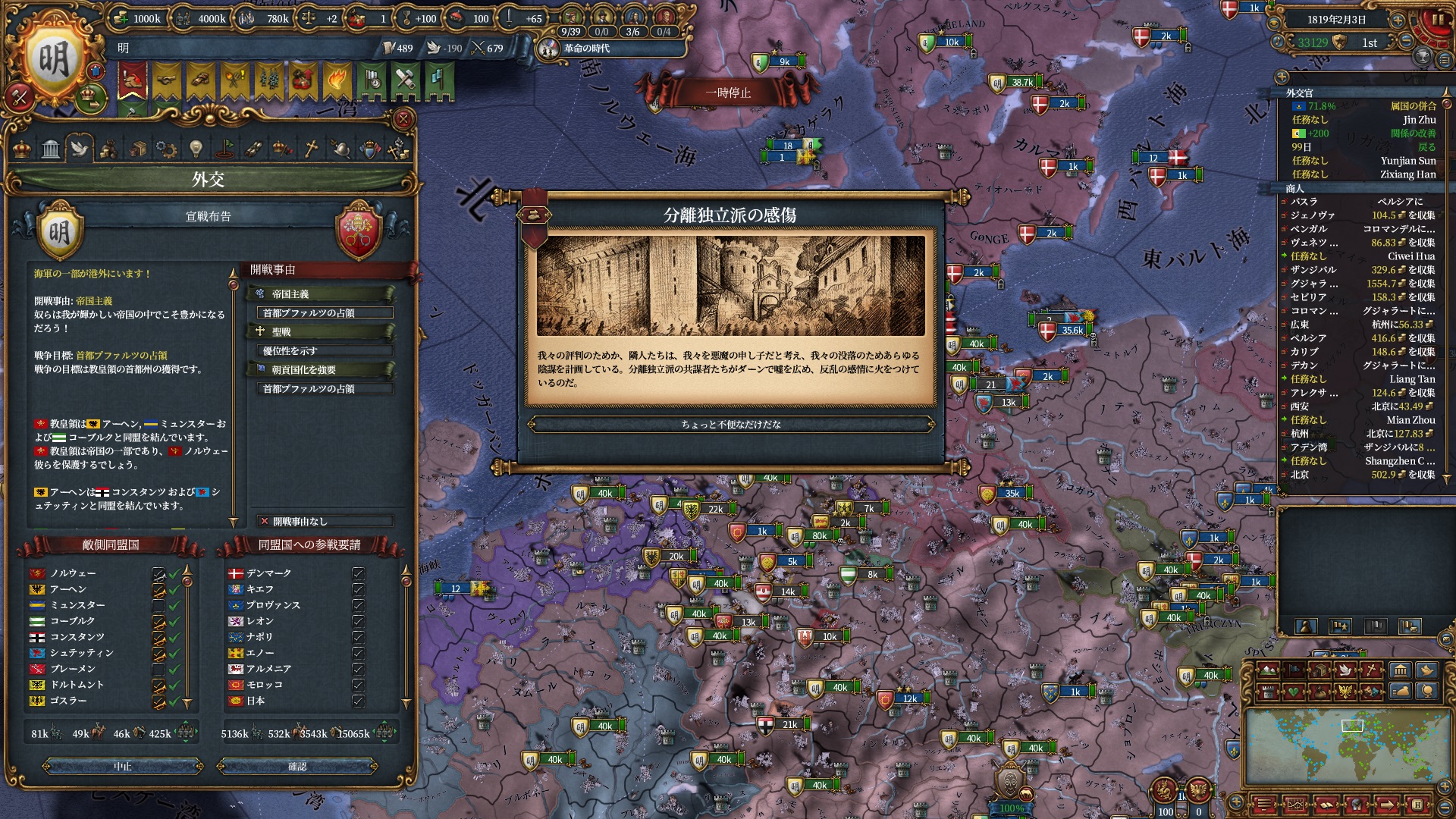Viewport: 1456px width, 819px height.
Task: Toggle call to arms for アルメニア
Action: point(358,669)
